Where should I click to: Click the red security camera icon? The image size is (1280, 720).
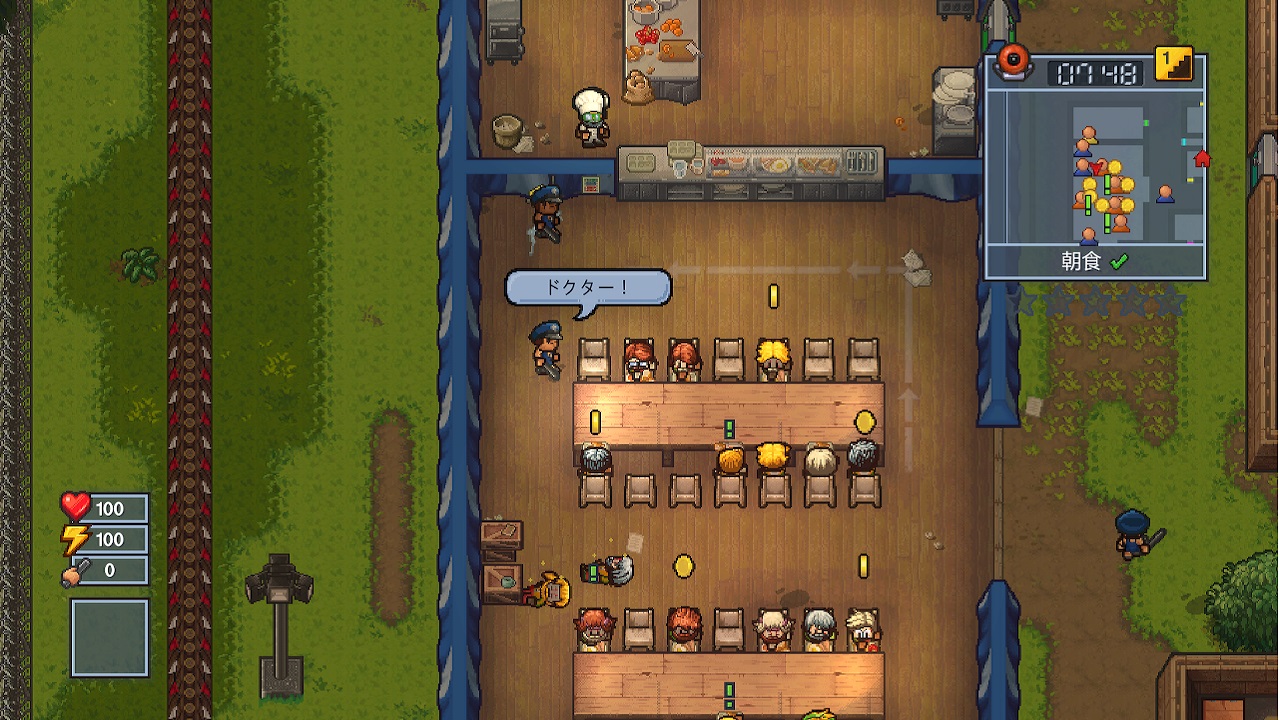1014,61
